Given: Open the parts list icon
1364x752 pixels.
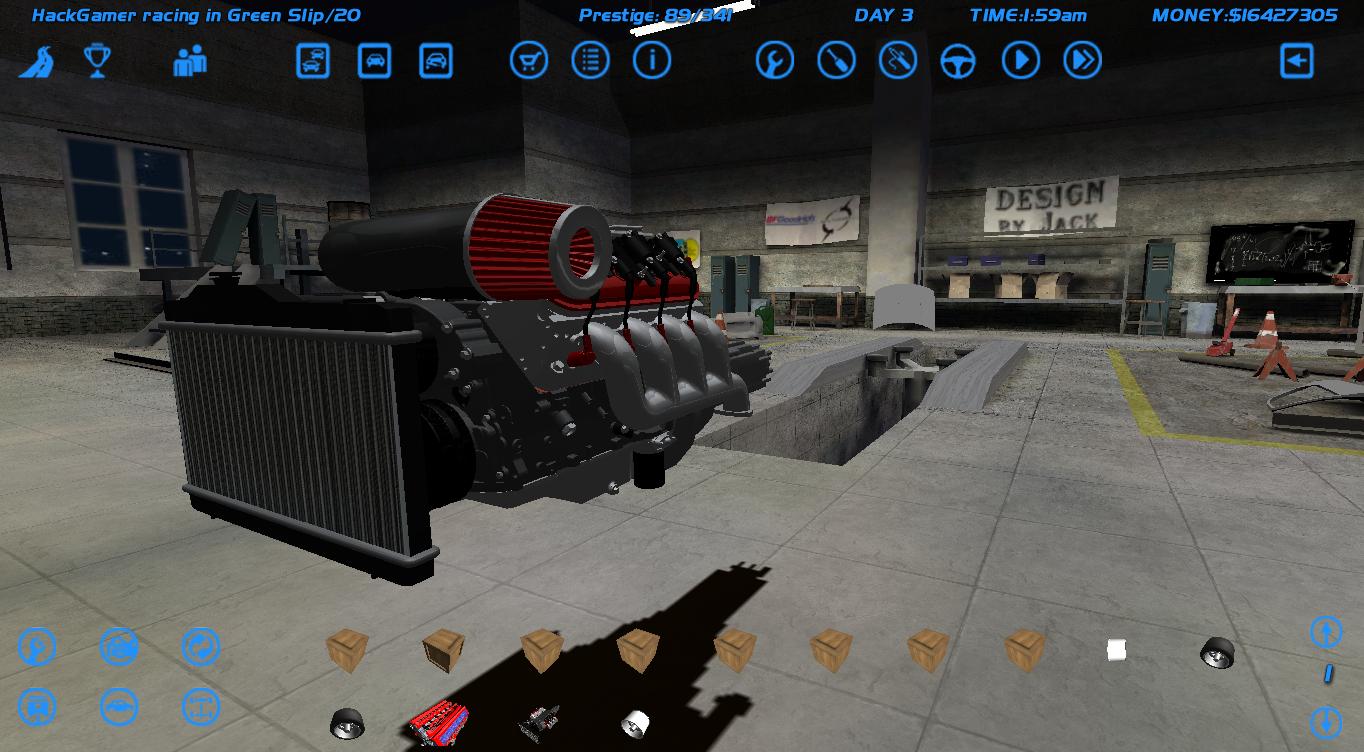Looking at the screenshot, I should (x=590, y=60).
